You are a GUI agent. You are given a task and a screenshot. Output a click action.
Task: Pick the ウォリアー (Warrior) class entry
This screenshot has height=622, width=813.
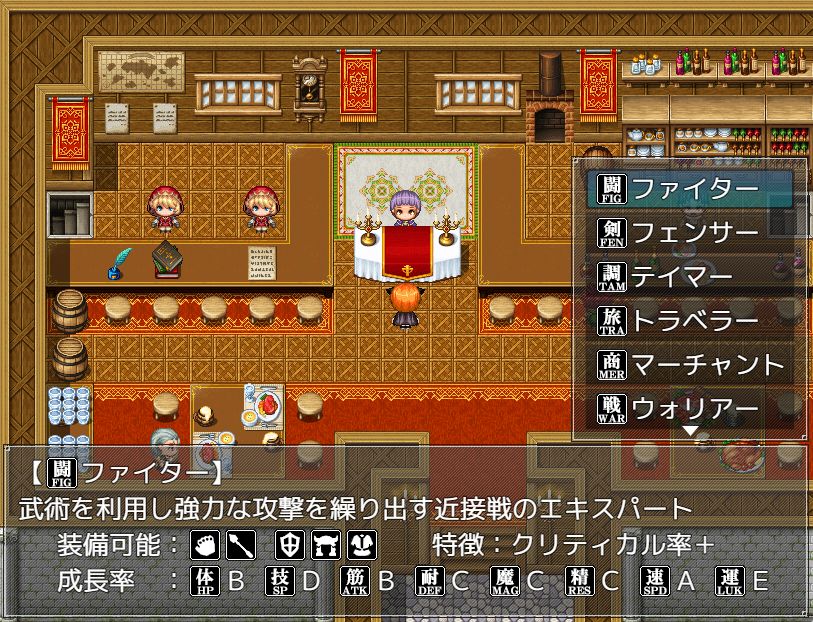coord(692,408)
